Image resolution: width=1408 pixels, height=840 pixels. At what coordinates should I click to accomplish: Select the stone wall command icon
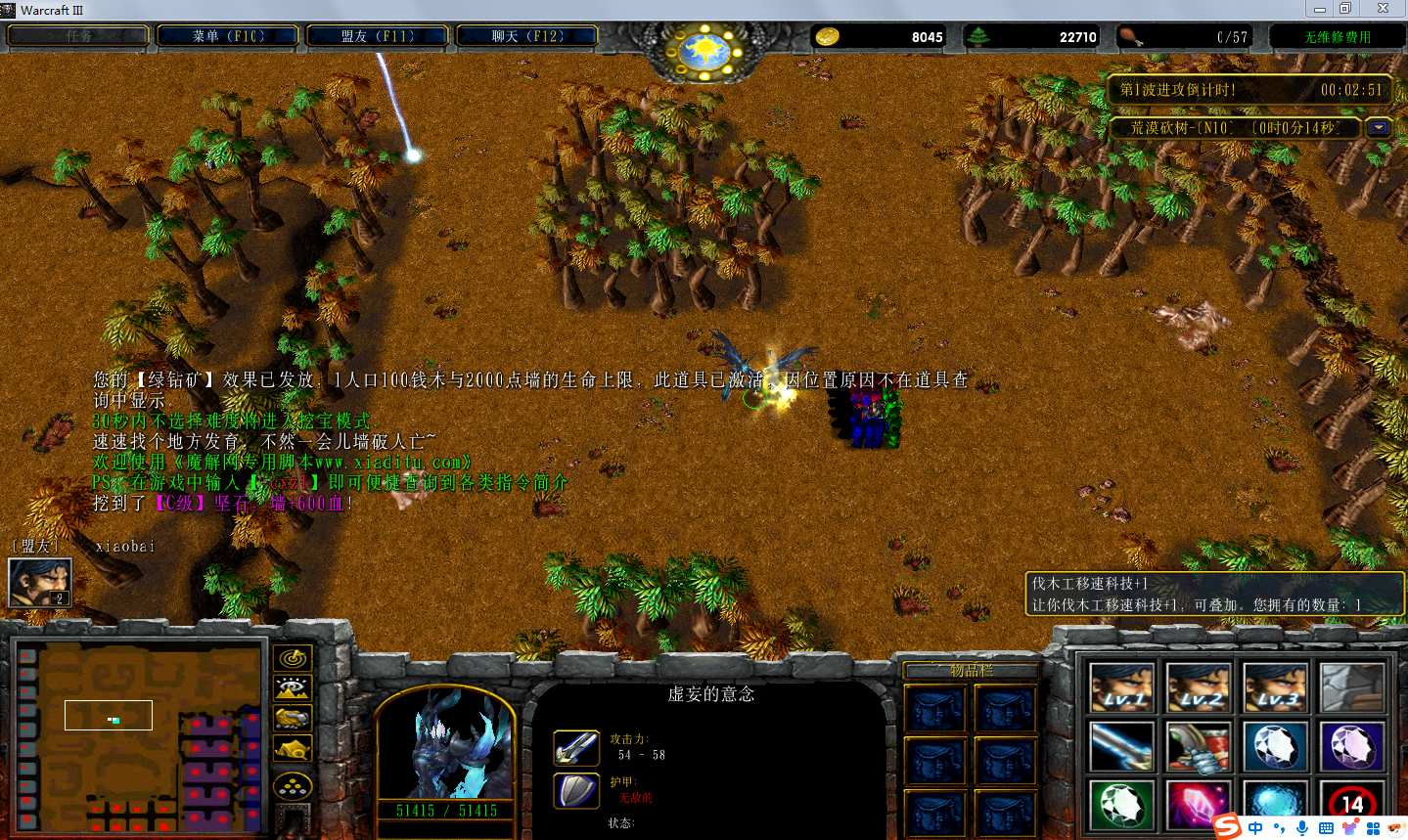[1351, 687]
